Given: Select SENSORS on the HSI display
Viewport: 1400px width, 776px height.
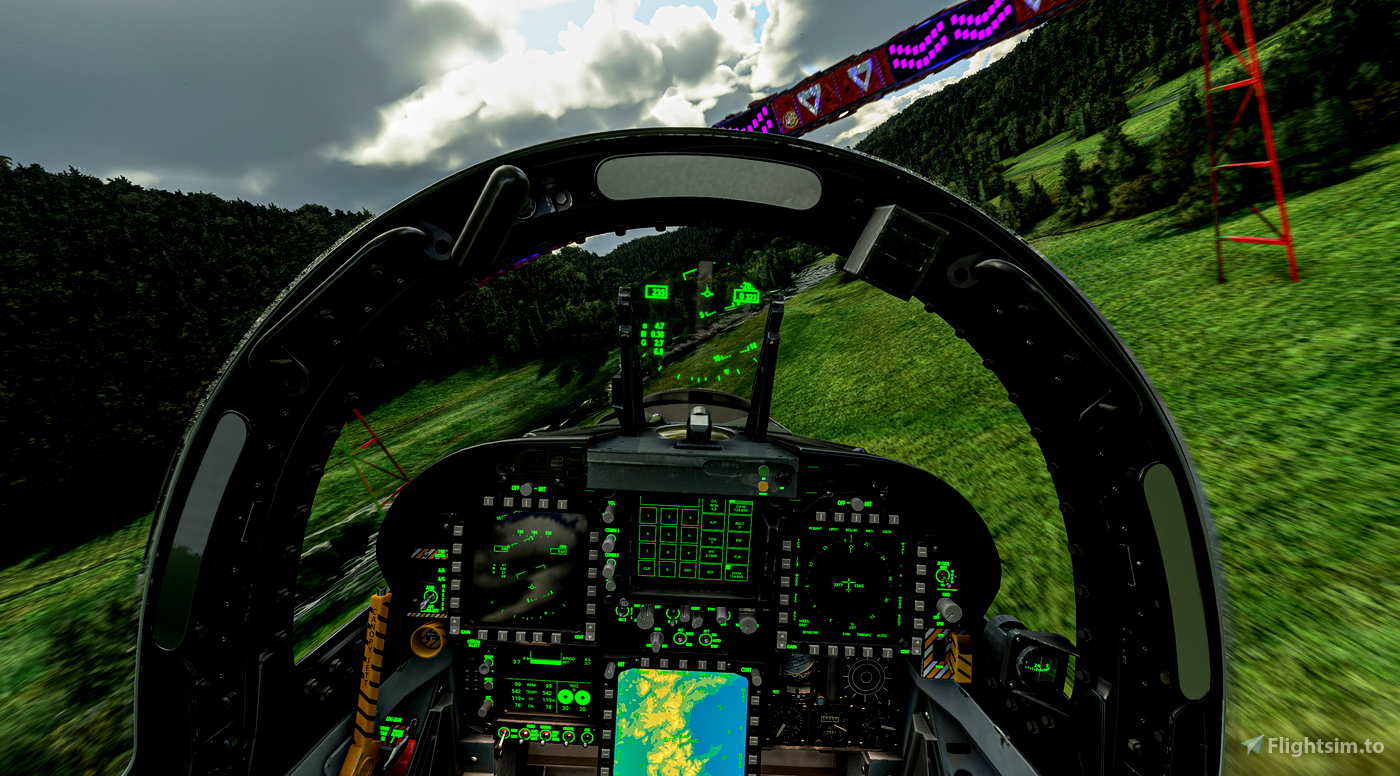Looking at the screenshot, I should click(x=814, y=648).
